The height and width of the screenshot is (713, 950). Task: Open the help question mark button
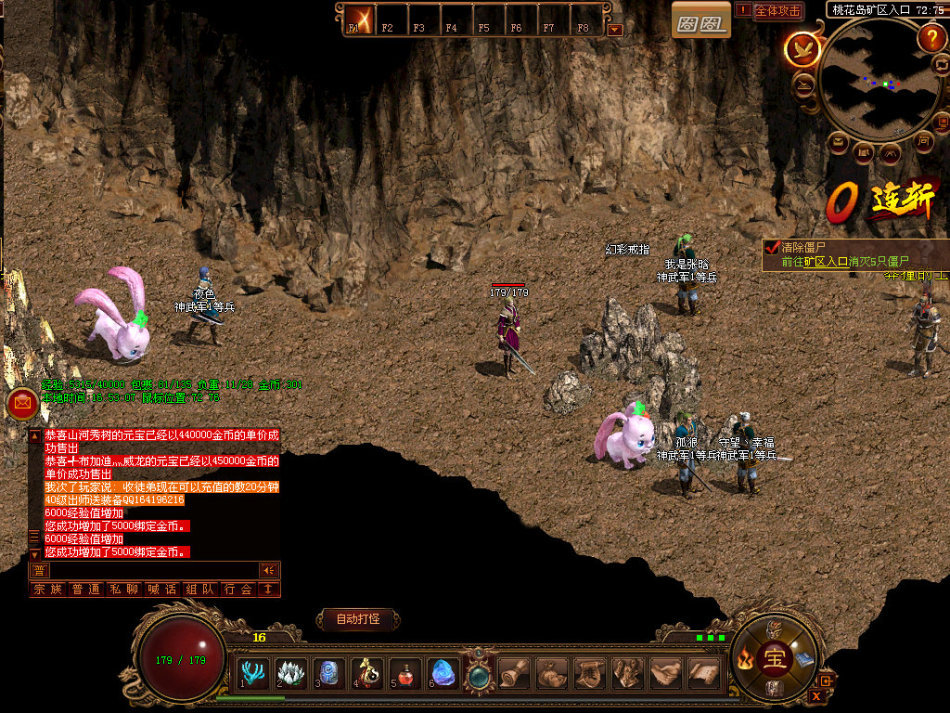(930, 39)
